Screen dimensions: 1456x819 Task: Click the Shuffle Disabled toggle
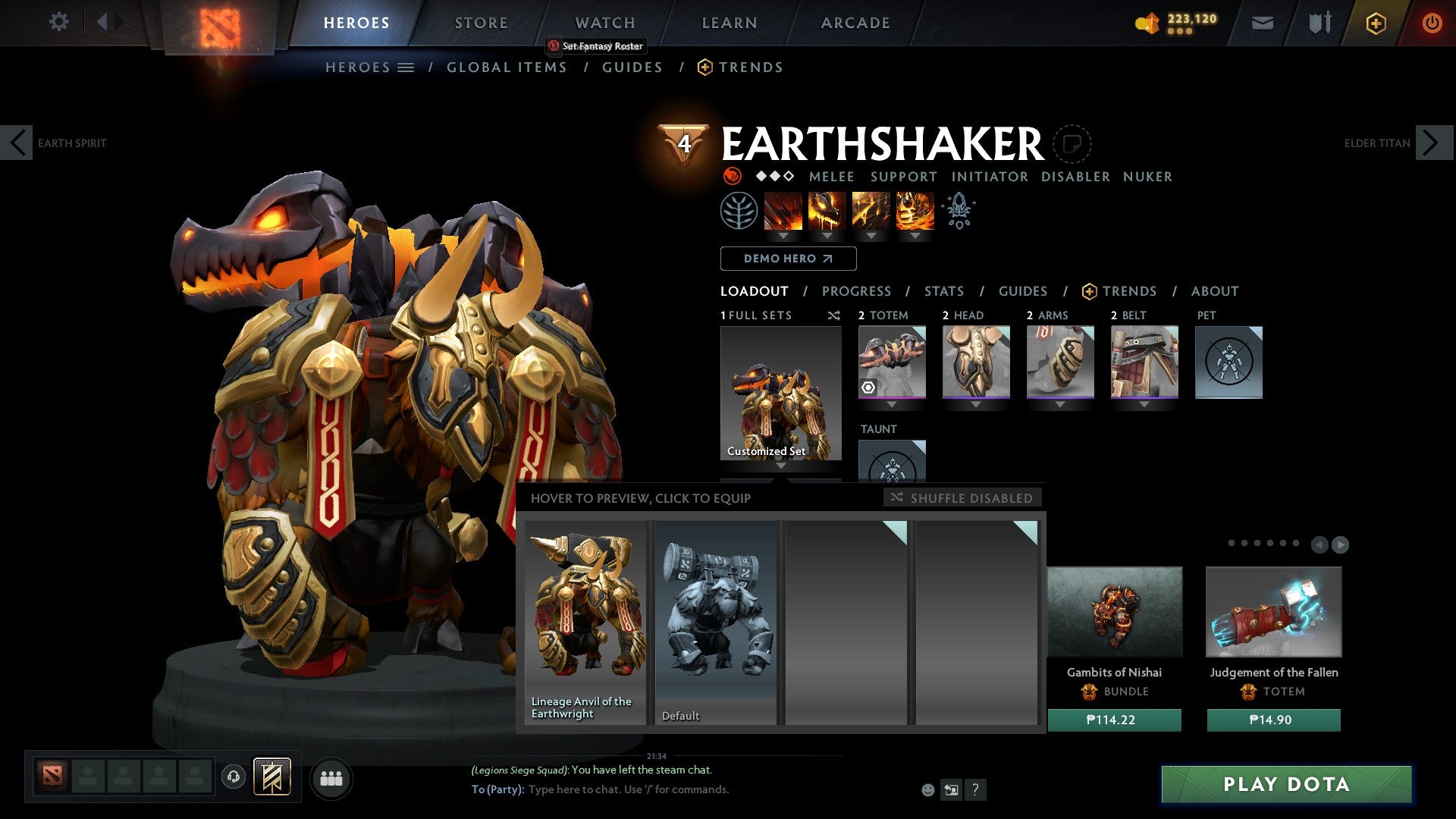962,498
